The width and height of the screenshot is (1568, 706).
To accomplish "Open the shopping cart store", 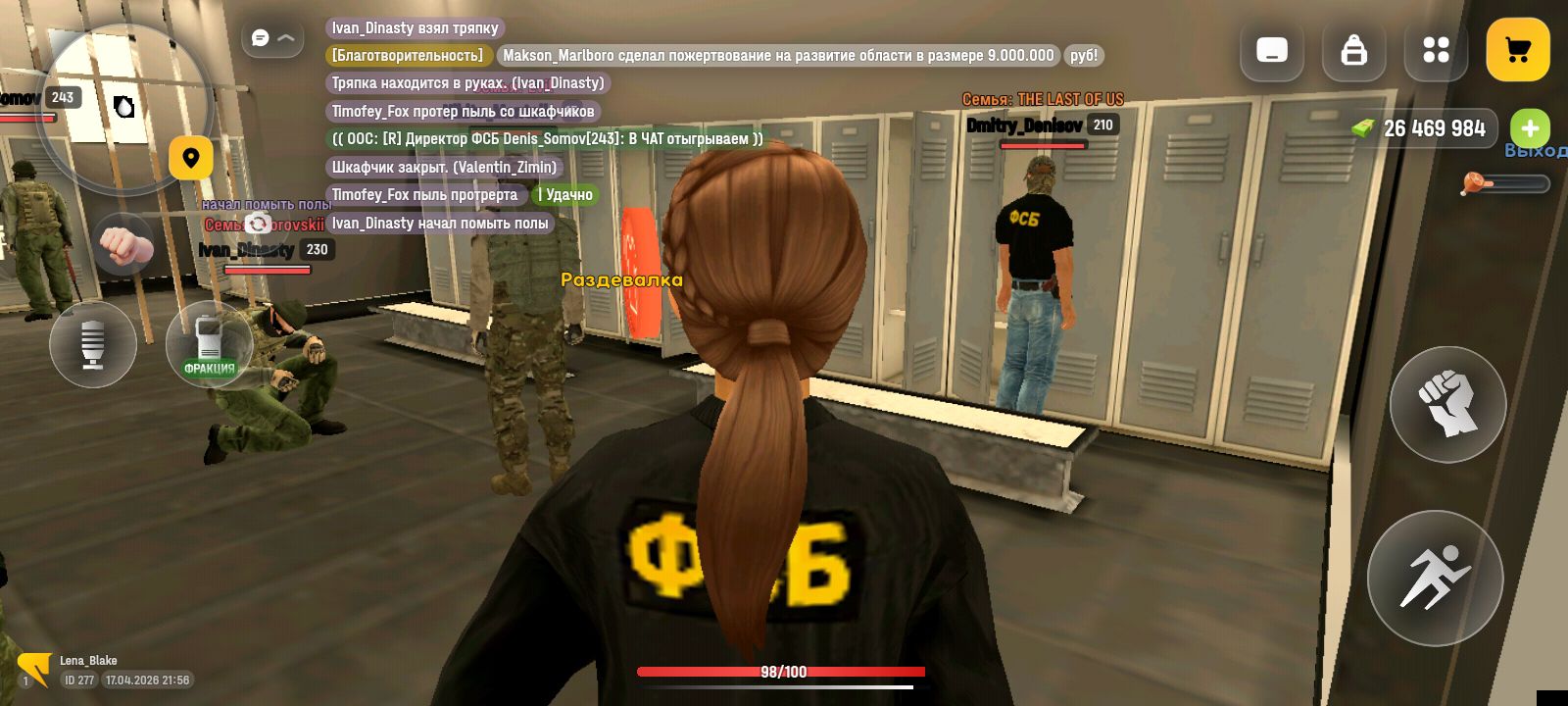I will pyautogui.click(x=1517, y=50).
